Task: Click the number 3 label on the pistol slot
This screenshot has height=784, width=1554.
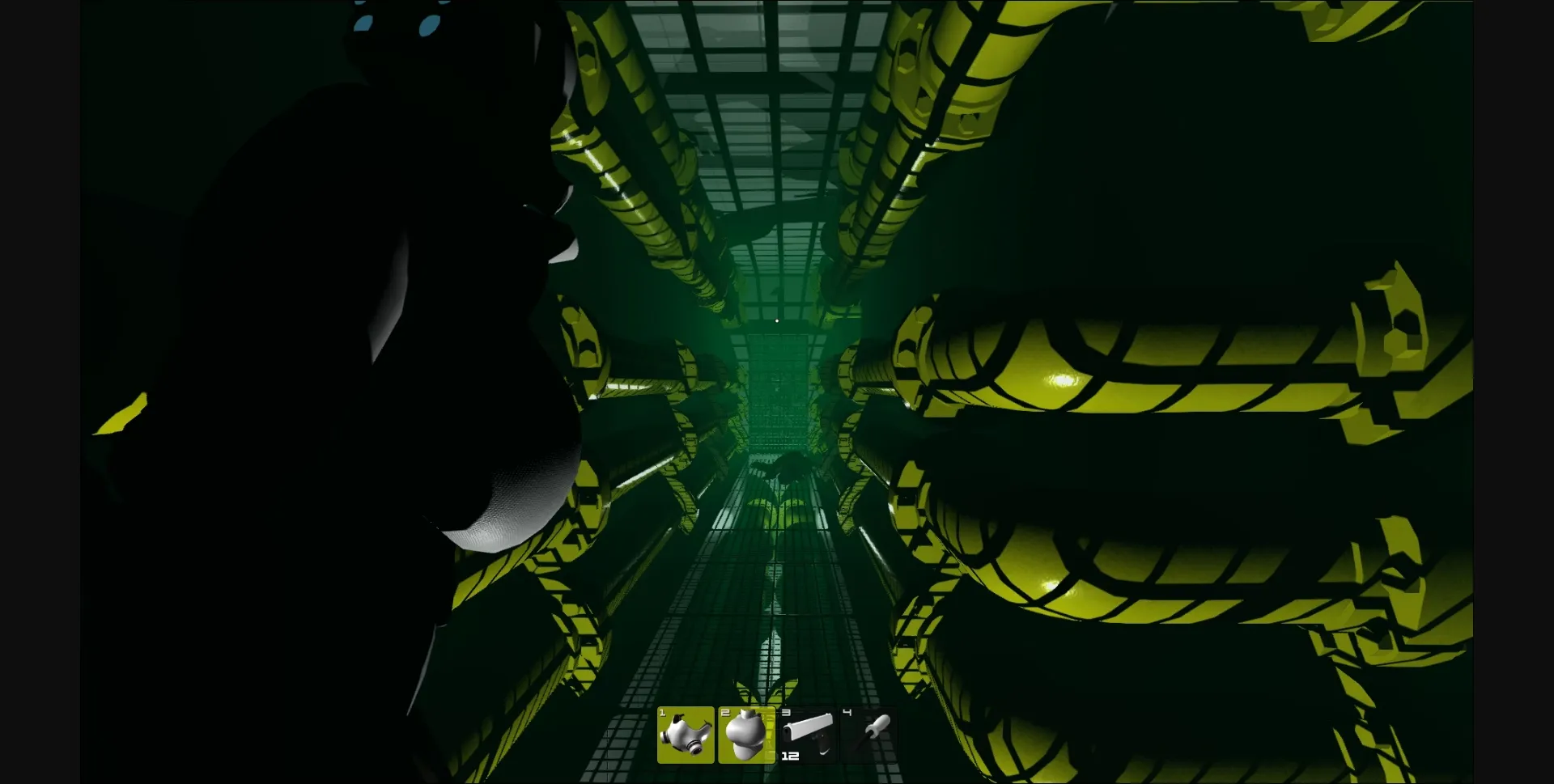Action: (784, 714)
